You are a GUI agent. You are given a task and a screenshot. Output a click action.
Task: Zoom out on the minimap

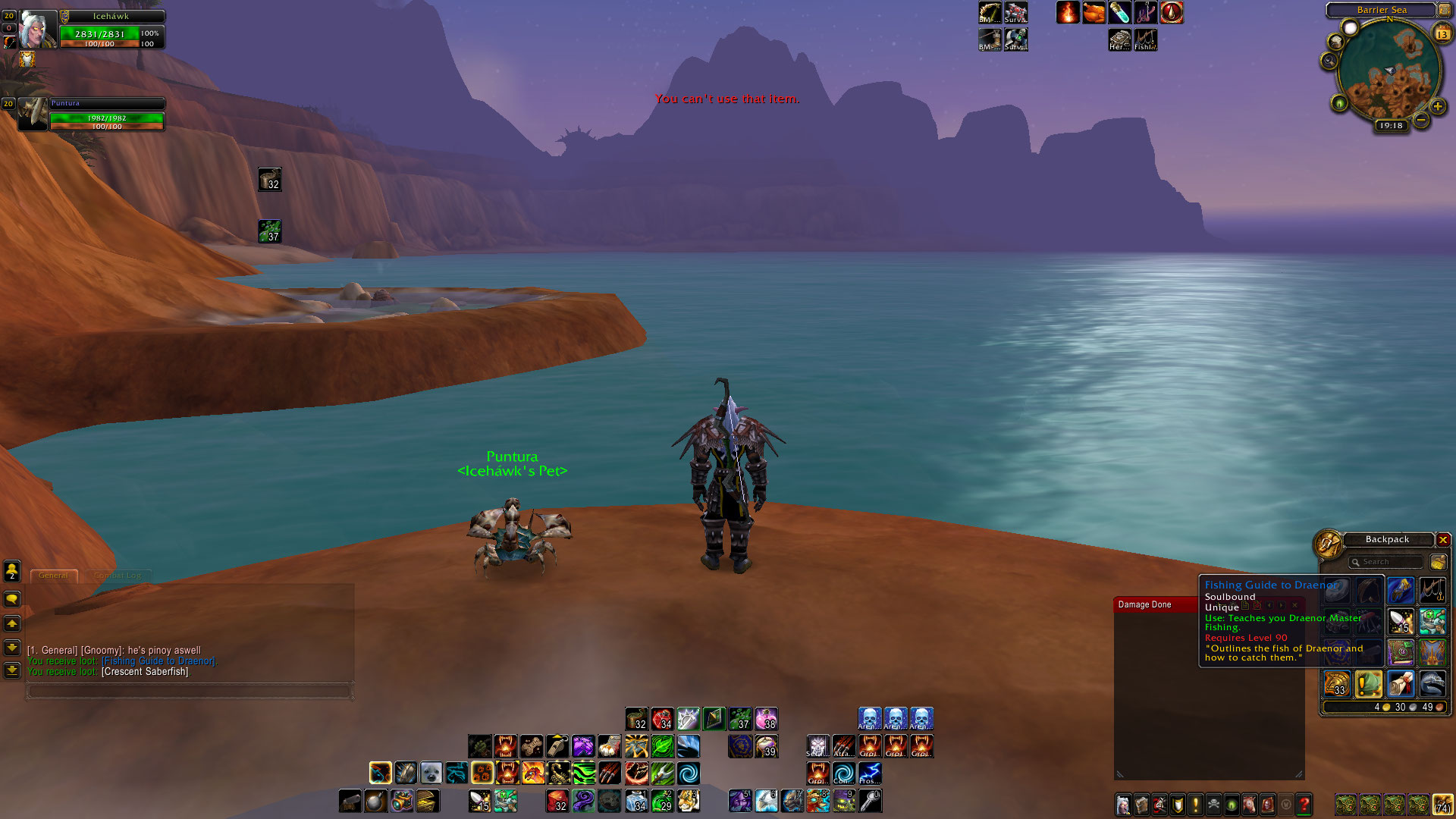click(x=1421, y=120)
